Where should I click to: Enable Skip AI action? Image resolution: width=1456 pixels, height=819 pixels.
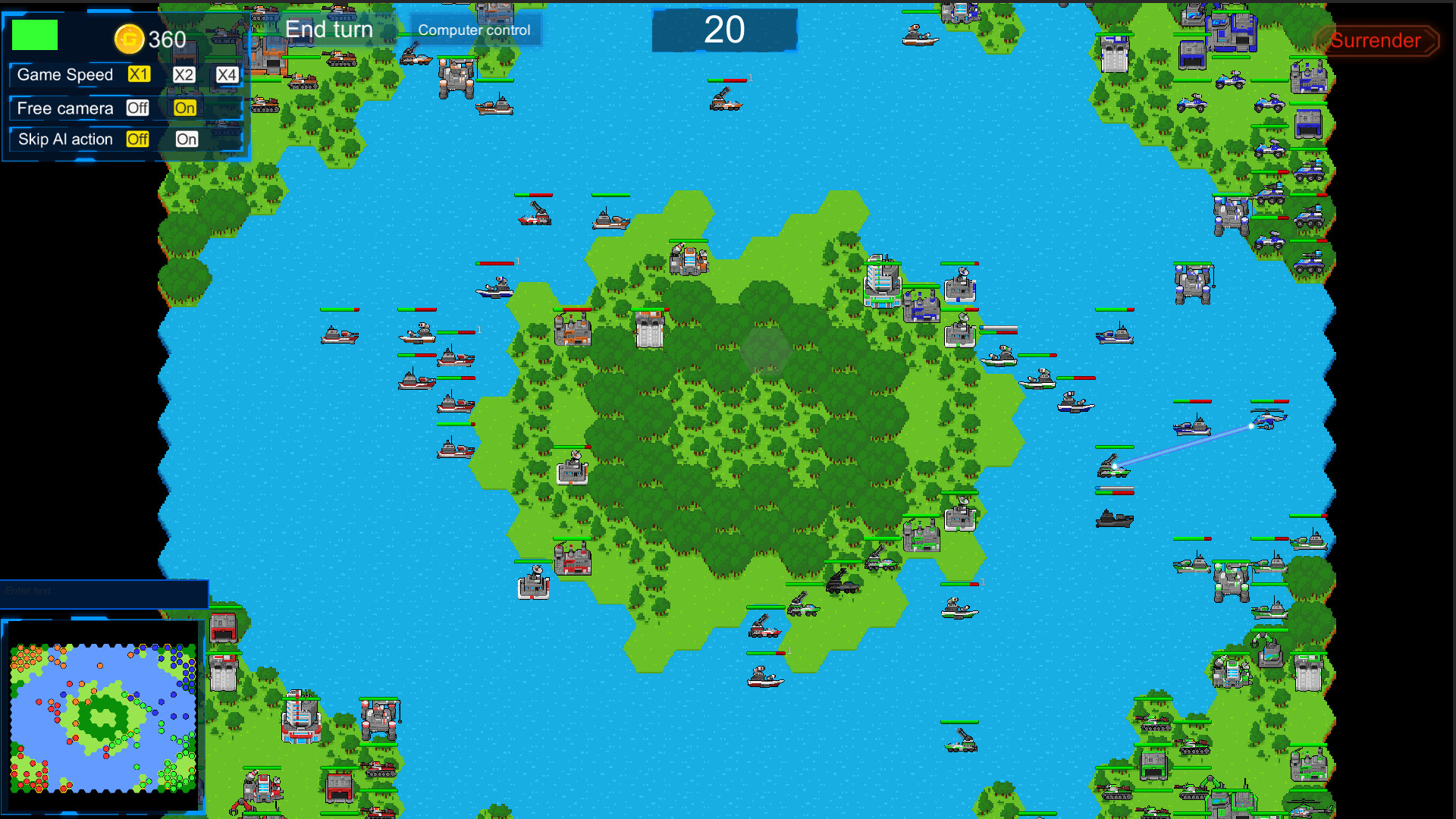pos(186,140)
